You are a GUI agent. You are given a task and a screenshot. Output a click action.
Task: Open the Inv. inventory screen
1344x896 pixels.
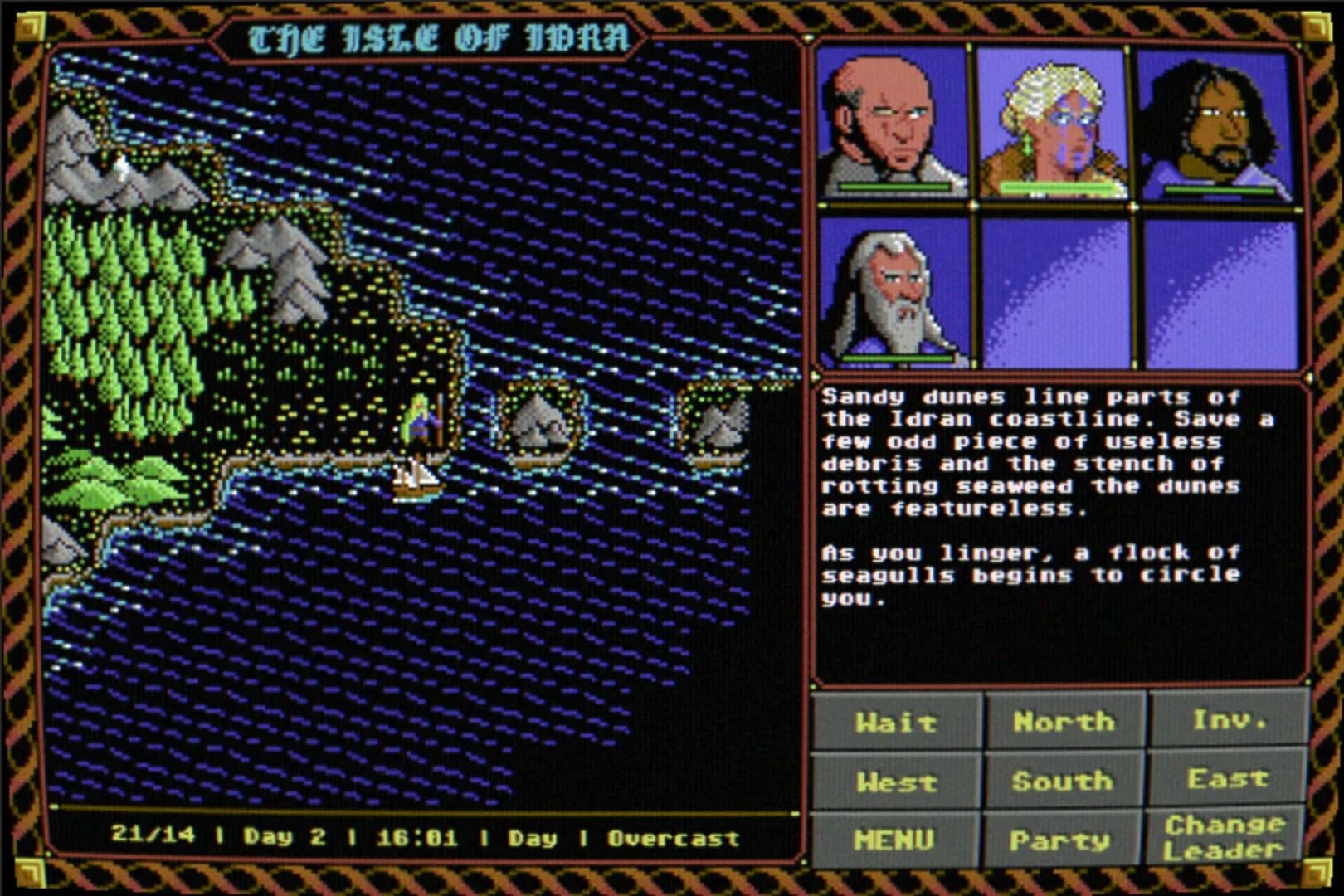coord(1228,722)
